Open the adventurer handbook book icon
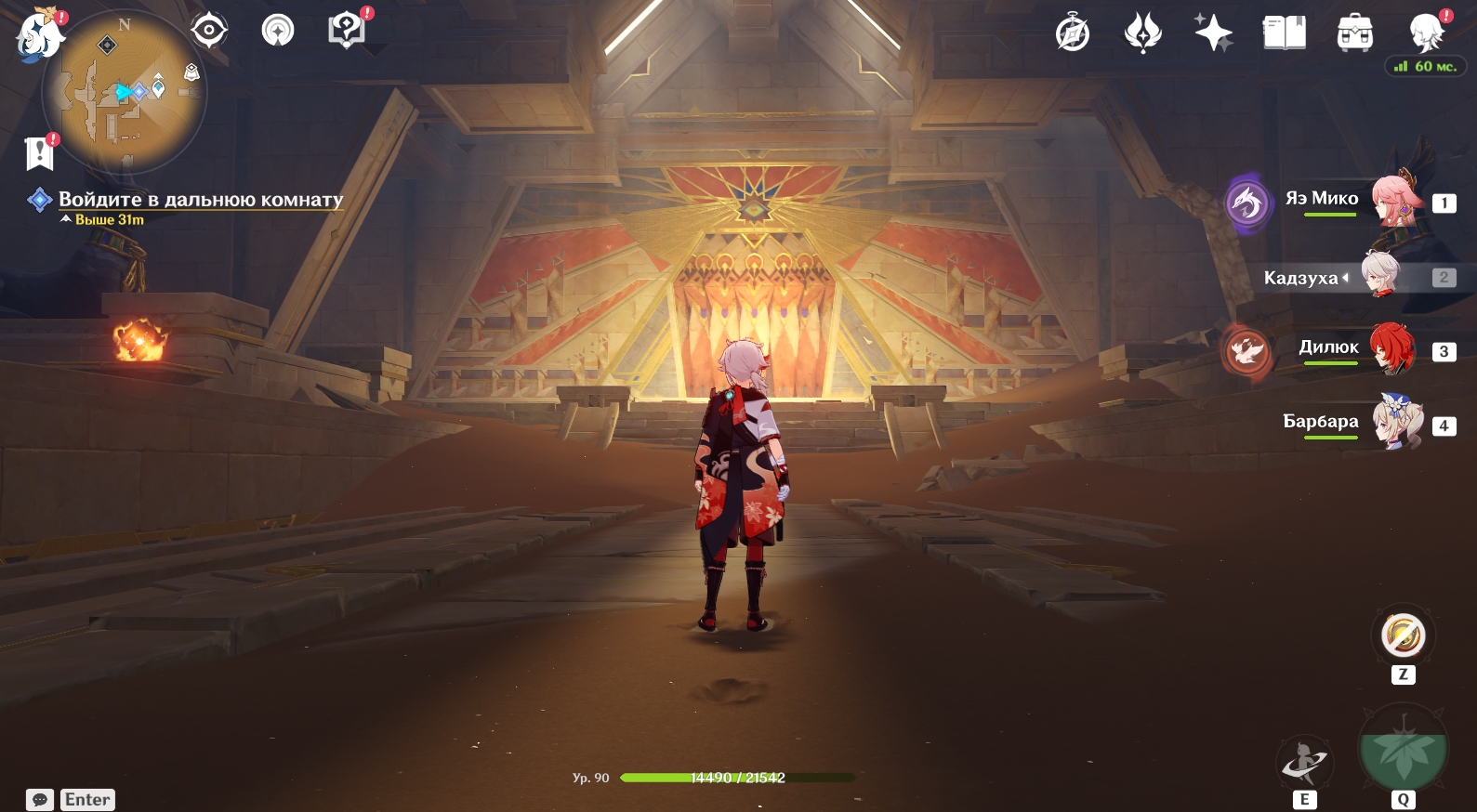 tap(1284, 33)
